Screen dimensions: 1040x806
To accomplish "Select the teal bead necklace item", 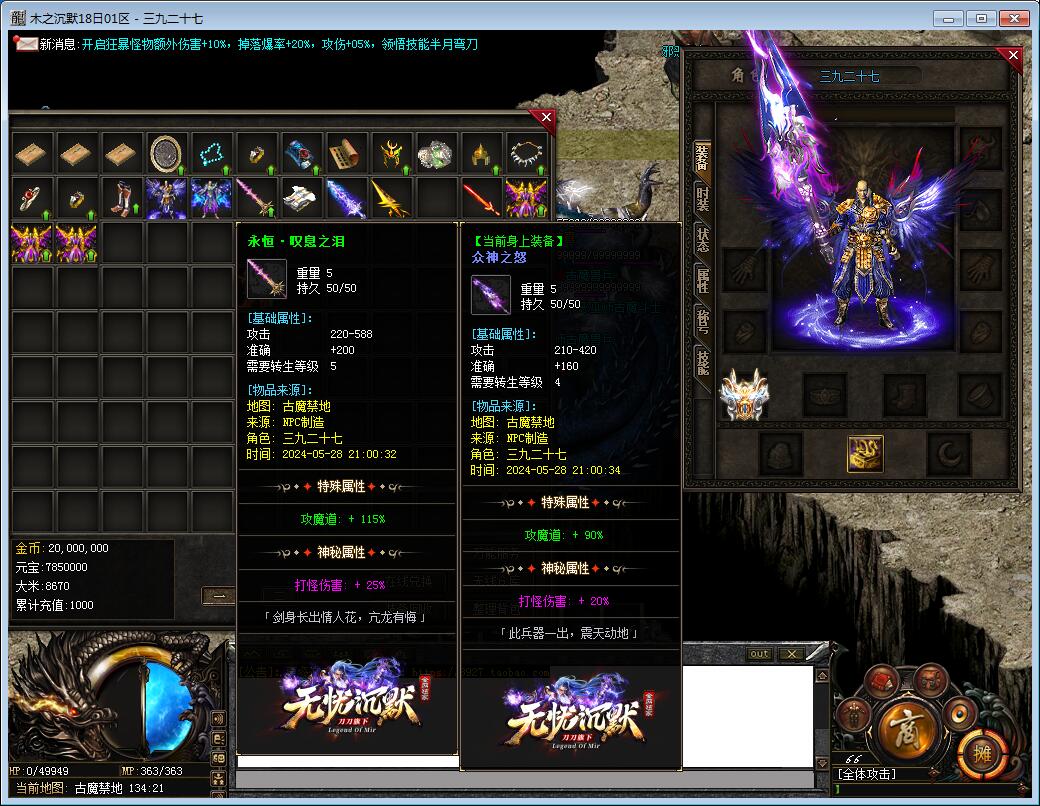I will (x=211, y=153).
